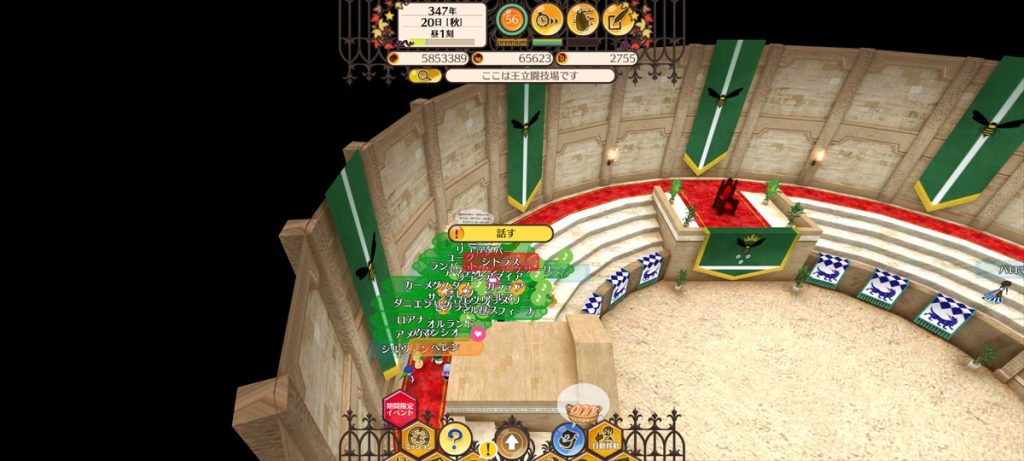Click the brown up-arrow button
Viewport: 1024px width, 461px height.
512,441
